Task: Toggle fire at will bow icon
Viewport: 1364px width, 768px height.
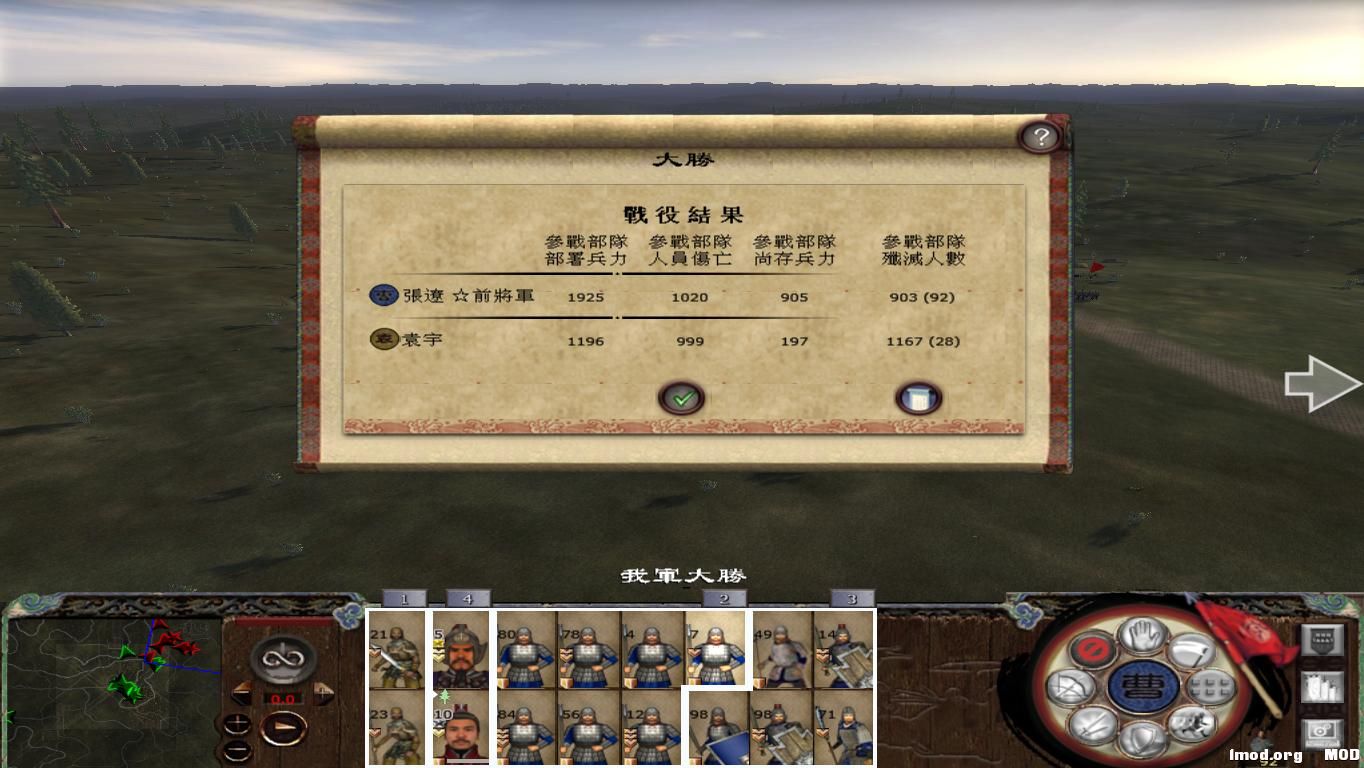Action: pos(1070,687)
